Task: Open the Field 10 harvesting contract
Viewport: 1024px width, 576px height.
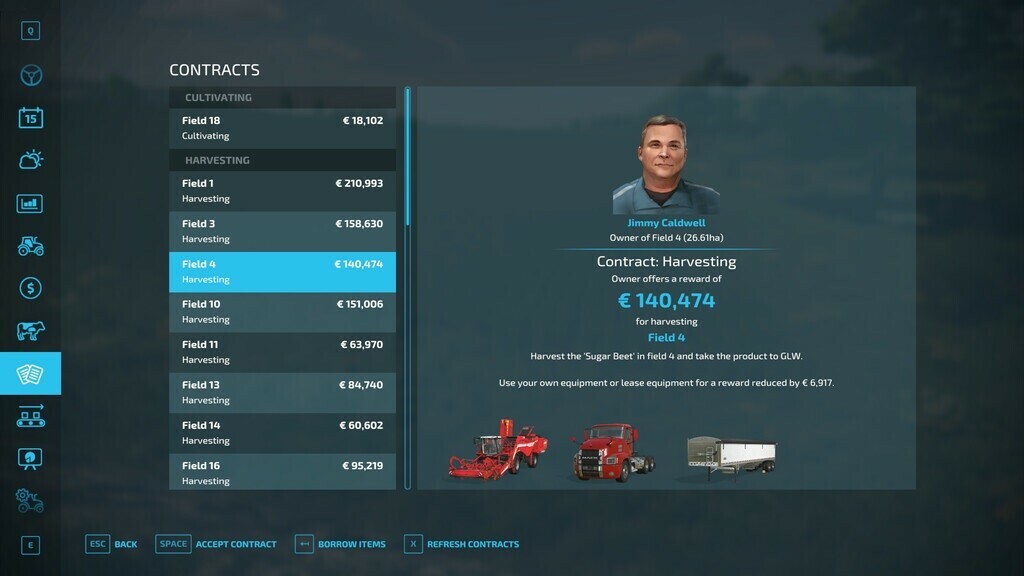Action: coord(282,312)
